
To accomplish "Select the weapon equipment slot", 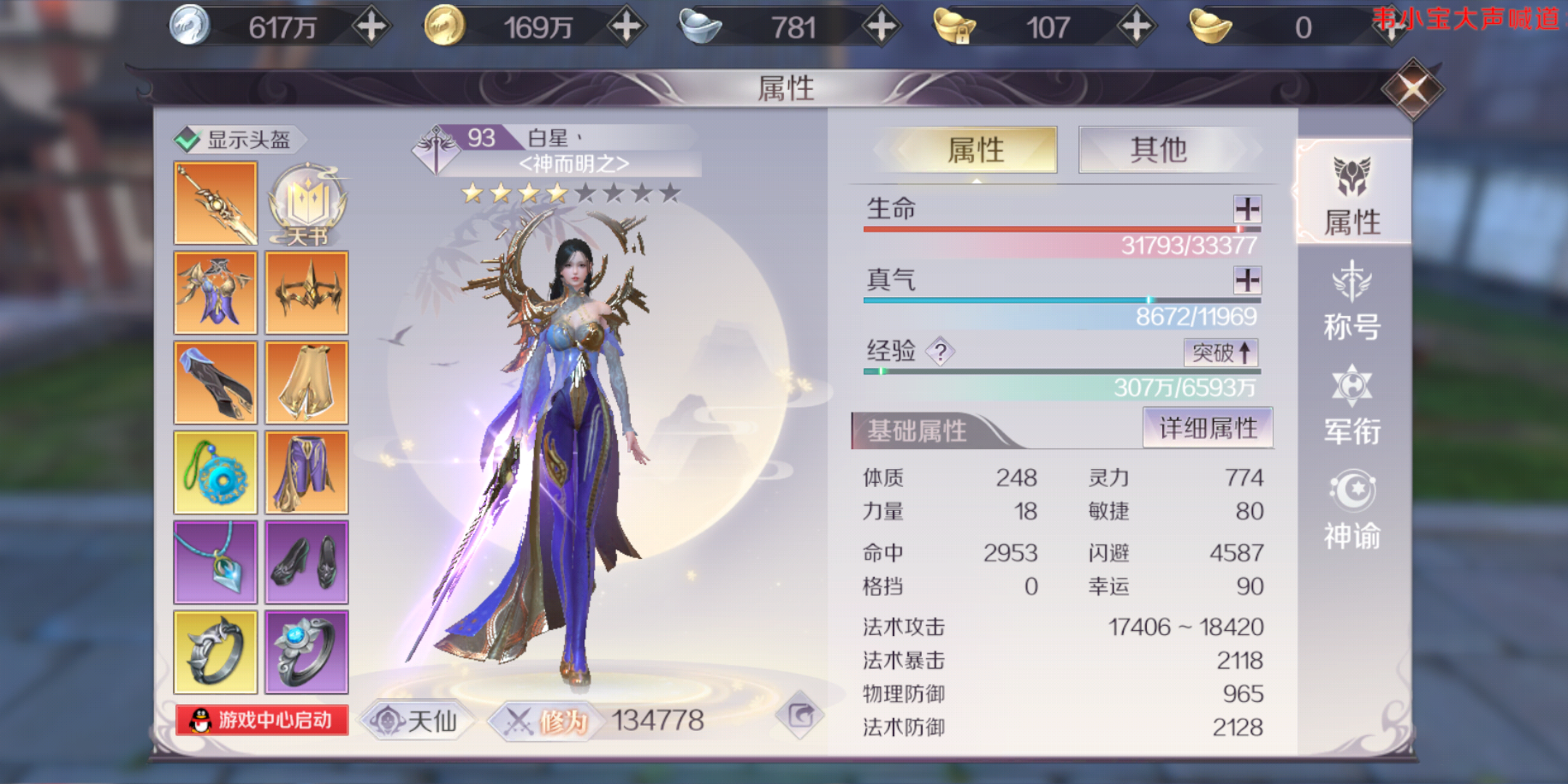I will point(215,201).
